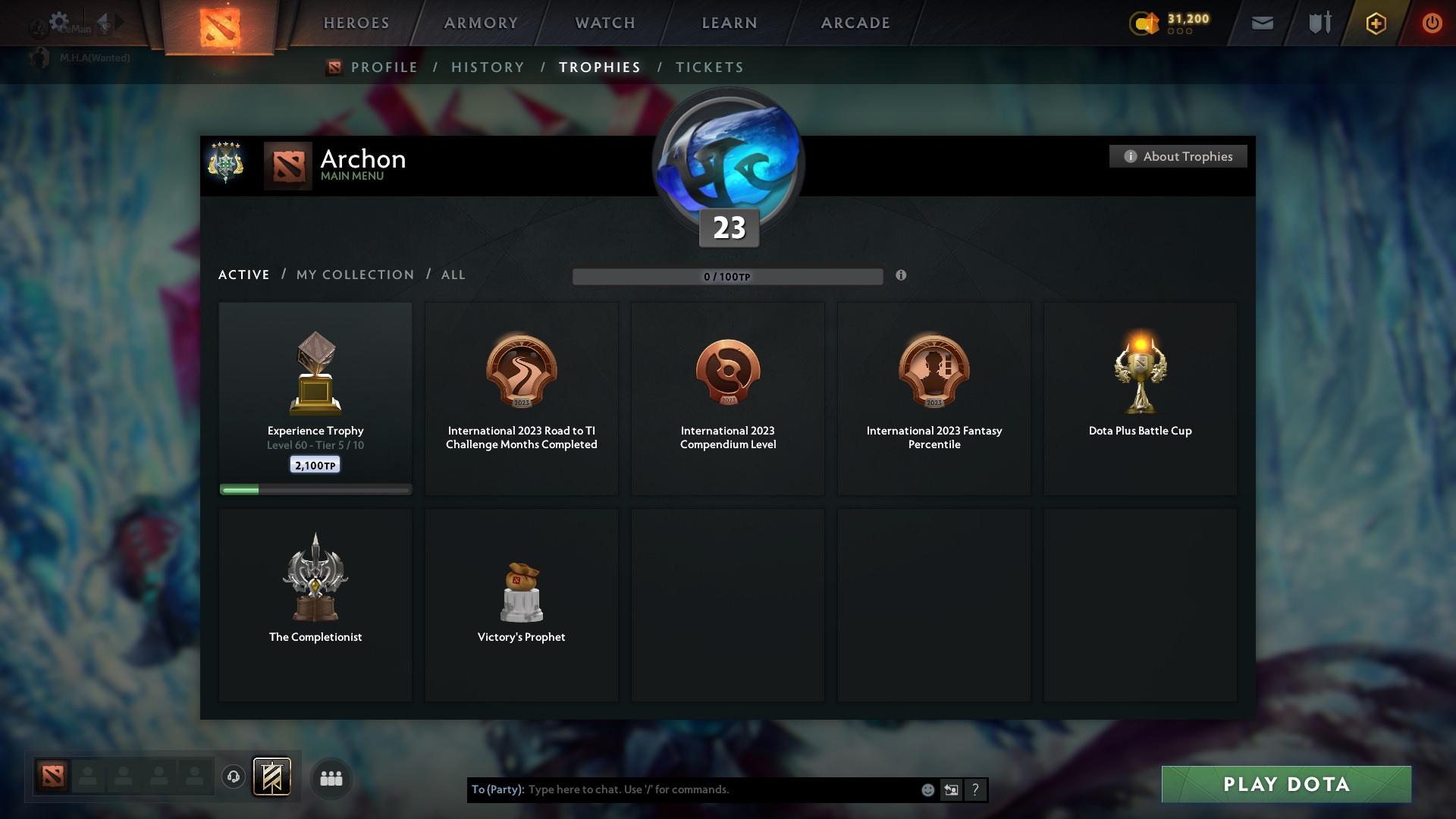Switch to the ARMORY menu
The image size is (1456, 819).
(480, 23)
